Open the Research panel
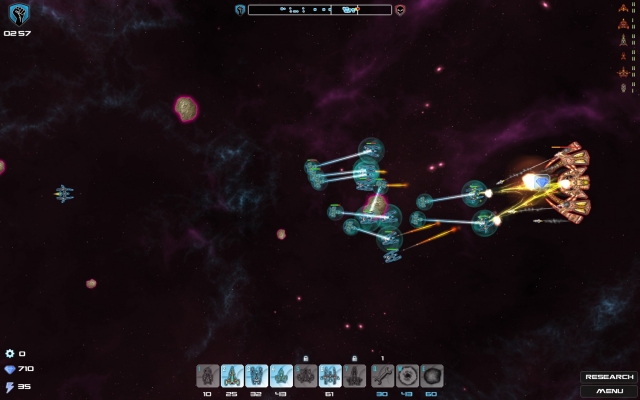The height and width of the screenshot is (400, 640). point(609,377)
